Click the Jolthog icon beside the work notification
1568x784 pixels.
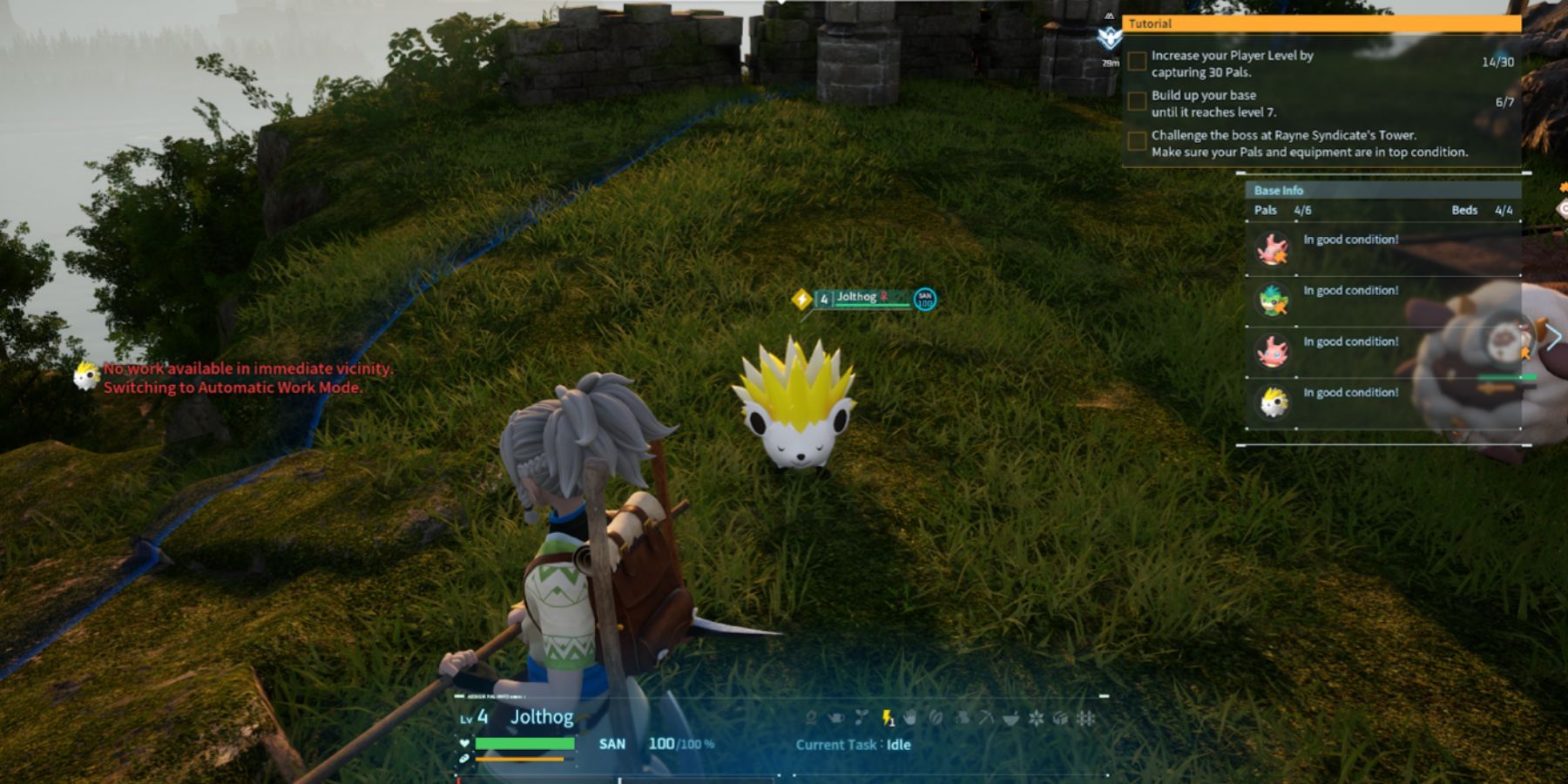click(85, 376)
